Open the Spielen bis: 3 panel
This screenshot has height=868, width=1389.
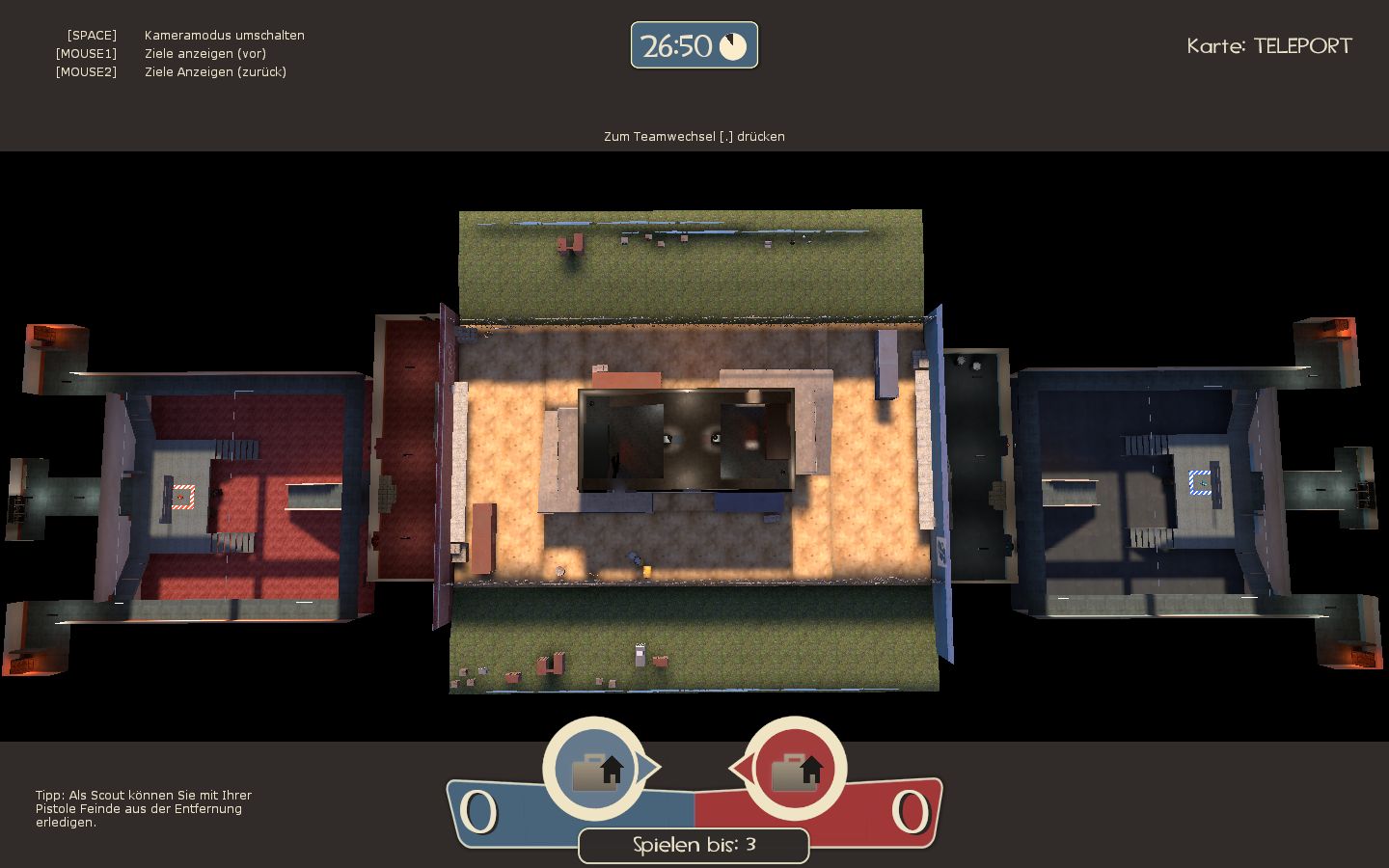click(694, 845)
